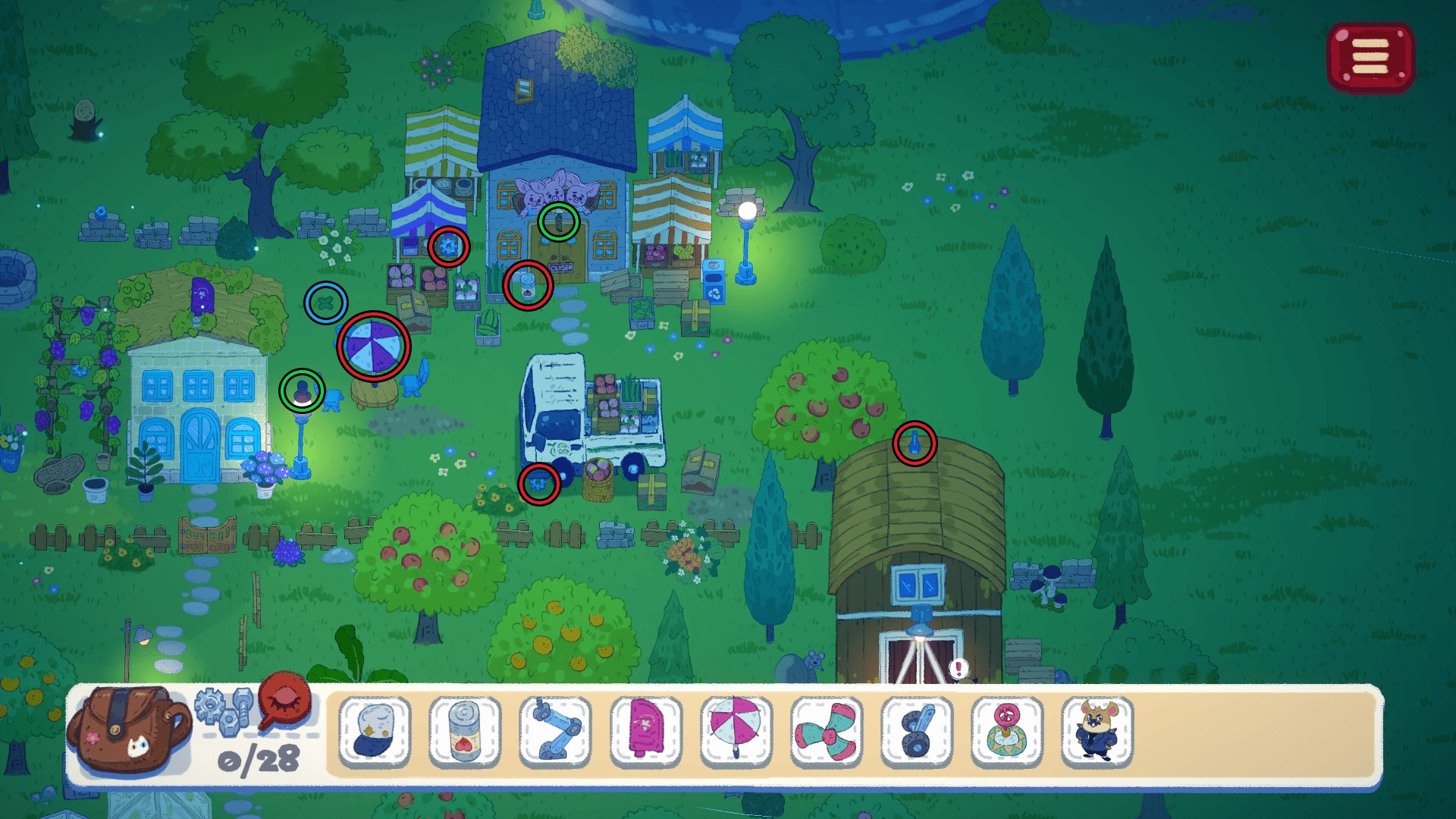Pick the pink popsicle item slot

(x=645, y=731)
